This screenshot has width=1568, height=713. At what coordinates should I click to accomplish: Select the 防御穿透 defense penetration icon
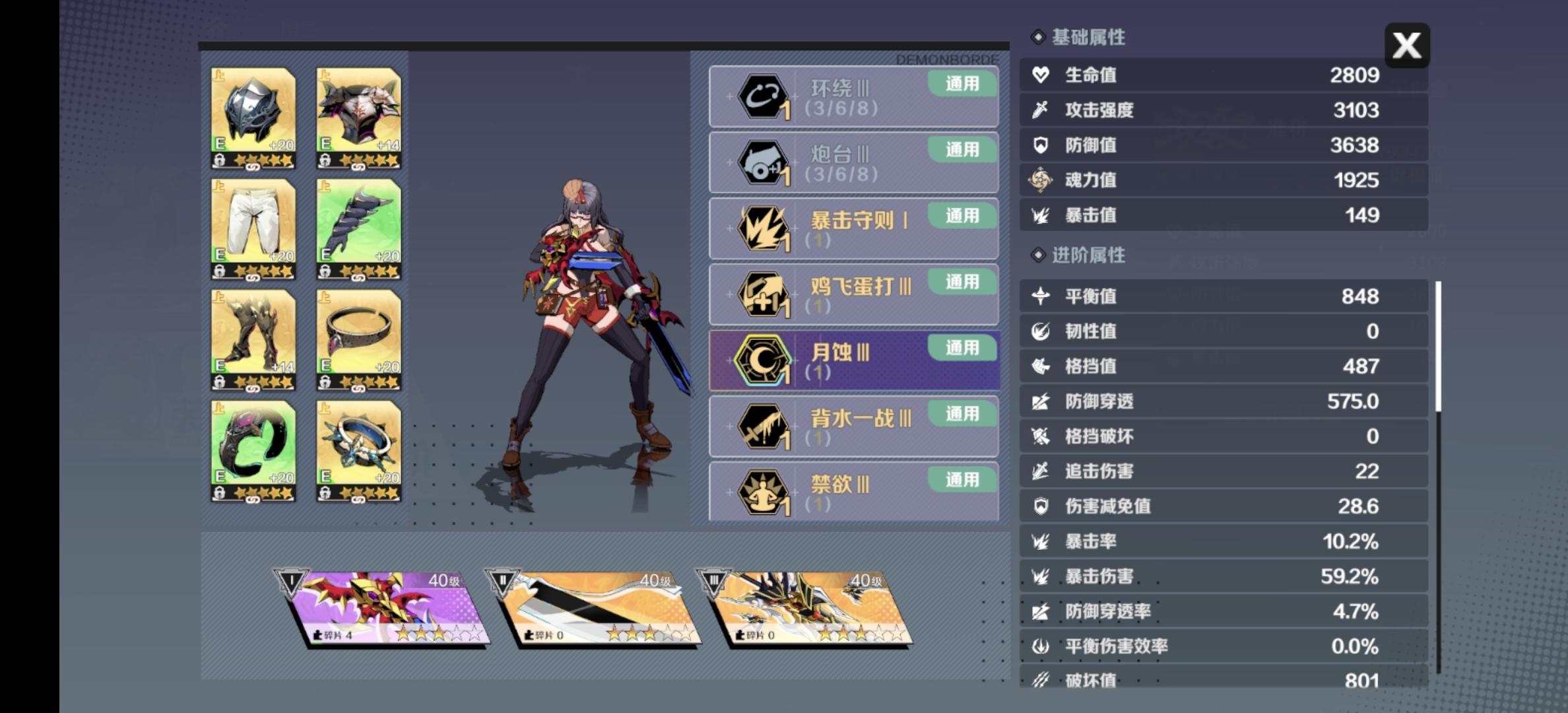click(1039, 401)
